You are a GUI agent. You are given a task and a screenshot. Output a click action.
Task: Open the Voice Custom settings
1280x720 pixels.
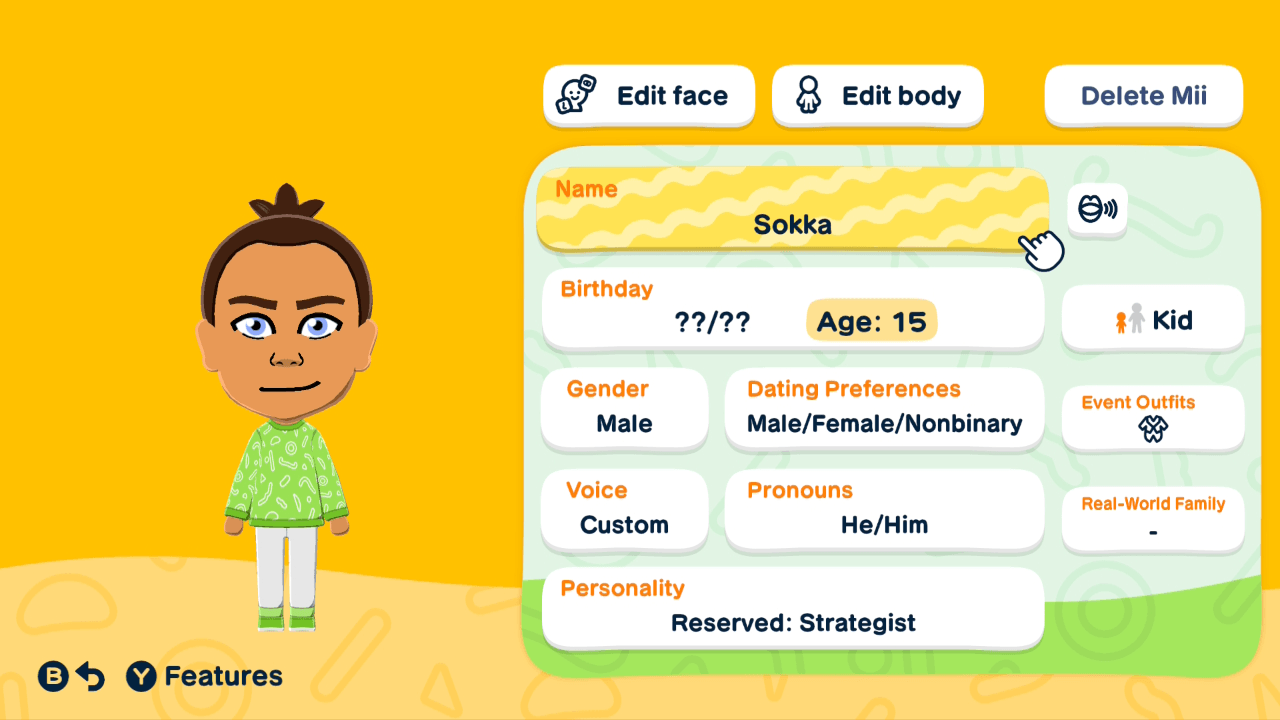(624, 510)
